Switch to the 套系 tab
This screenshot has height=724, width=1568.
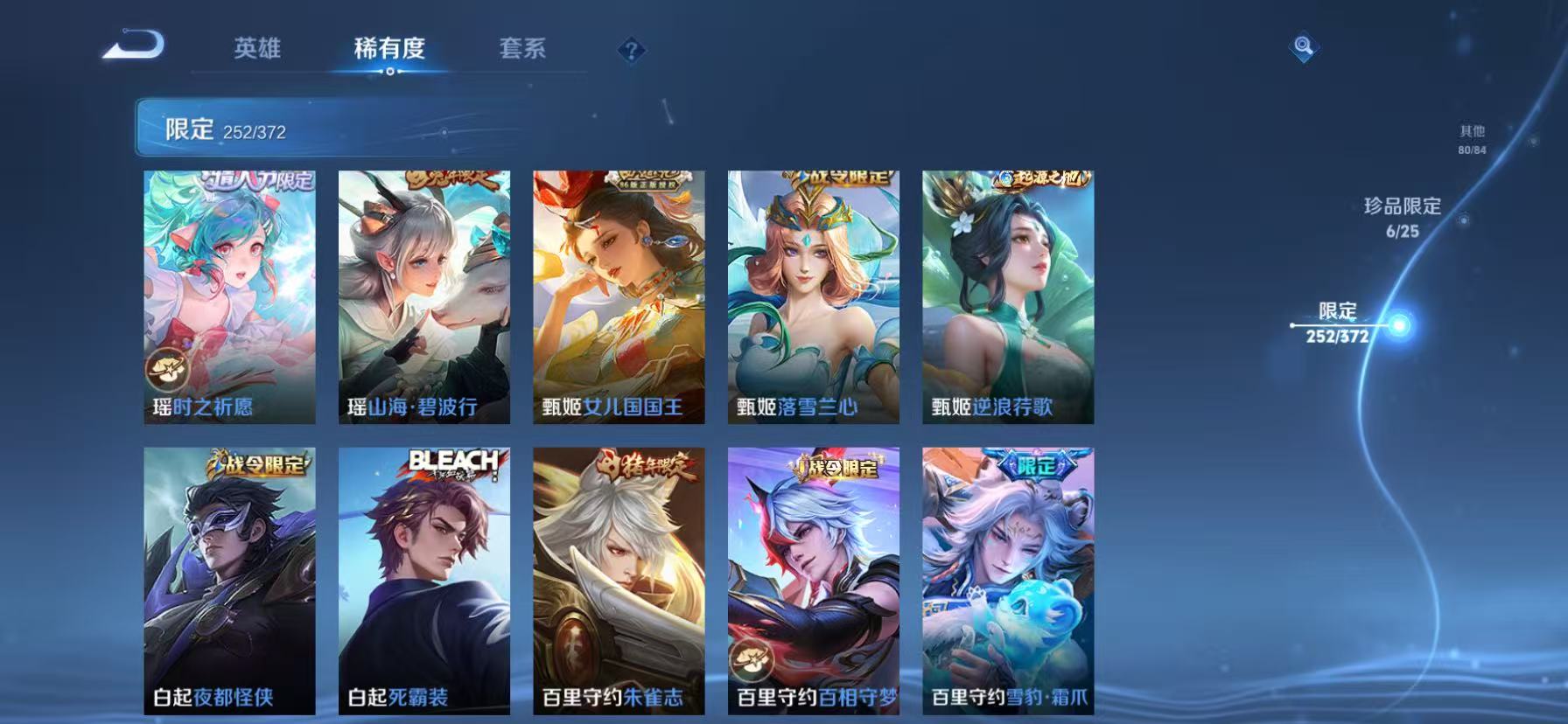coord(524,50)
